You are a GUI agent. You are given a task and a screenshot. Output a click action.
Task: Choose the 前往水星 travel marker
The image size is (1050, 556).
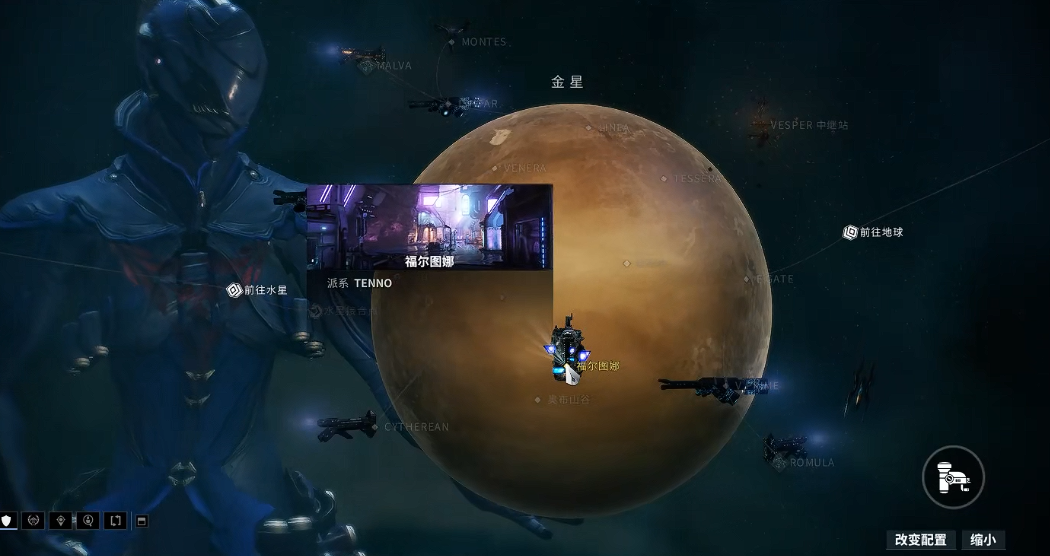pos(234,290)
